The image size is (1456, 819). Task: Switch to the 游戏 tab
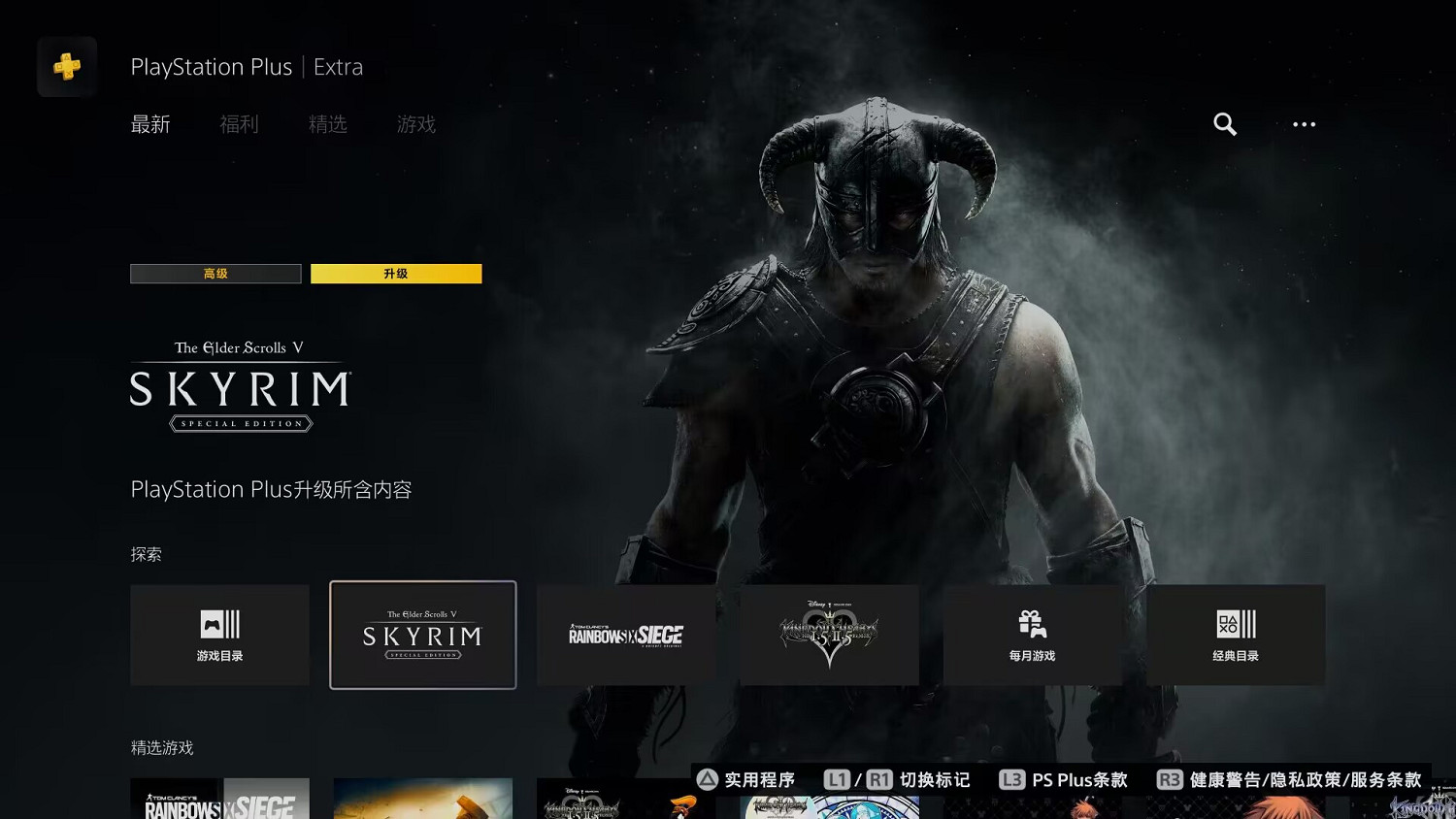point(415,124)
